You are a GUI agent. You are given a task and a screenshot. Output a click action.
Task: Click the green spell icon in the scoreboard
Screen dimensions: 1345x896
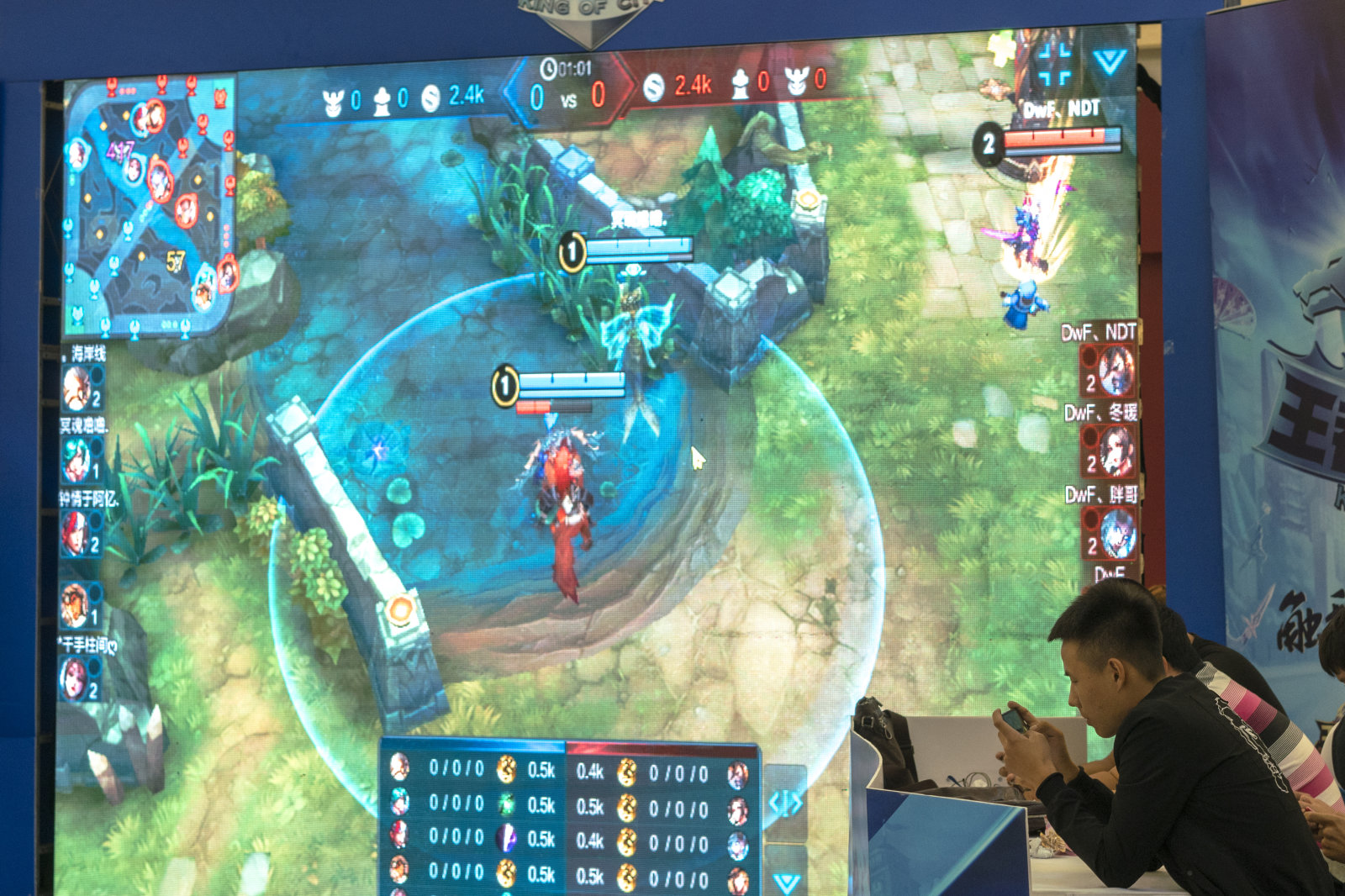(x=506, y=804)
